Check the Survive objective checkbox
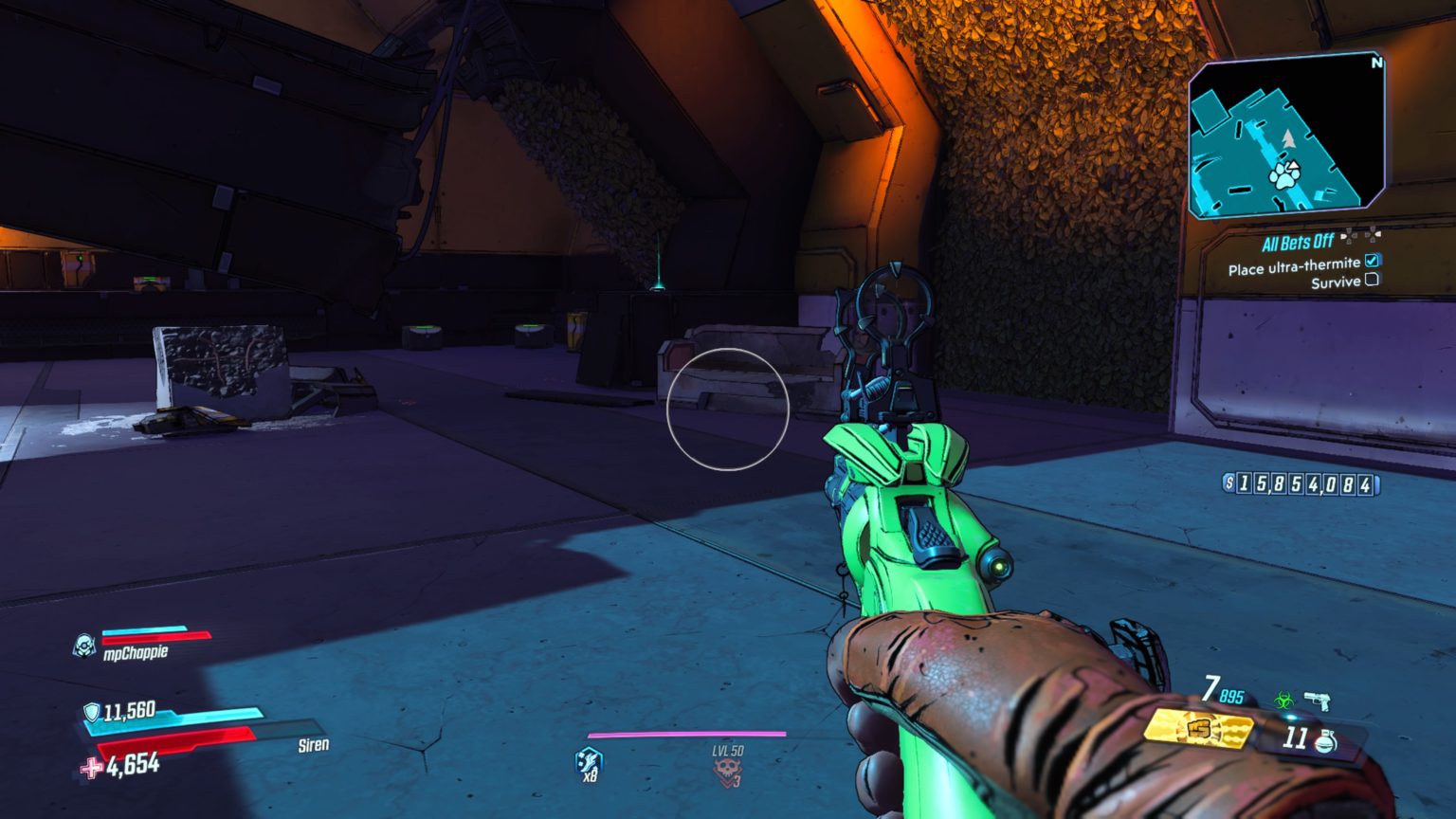Viewport: 1456px width, 819px height. (x=1370, y=279)
